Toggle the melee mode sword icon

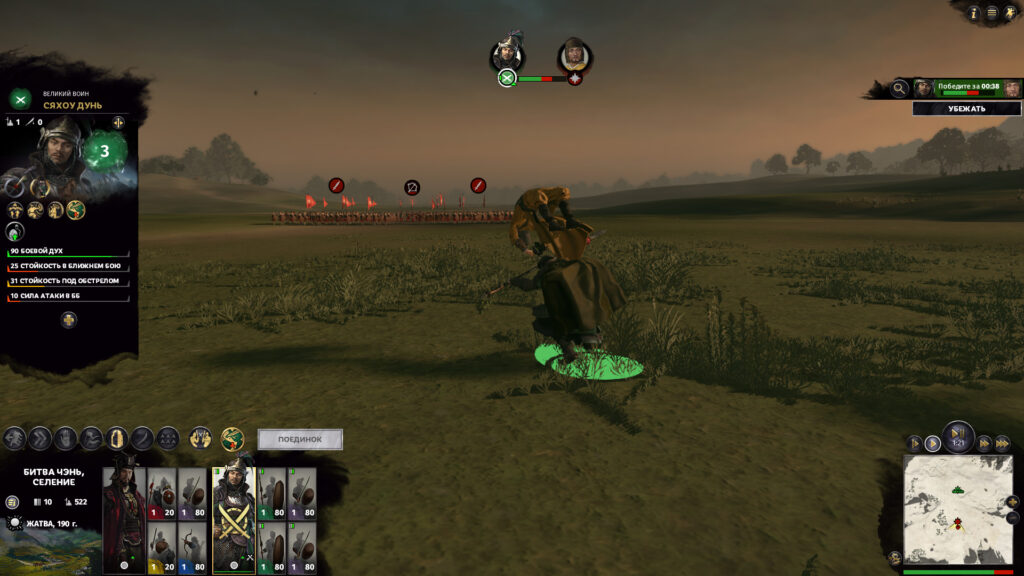(x=142, y=437)
